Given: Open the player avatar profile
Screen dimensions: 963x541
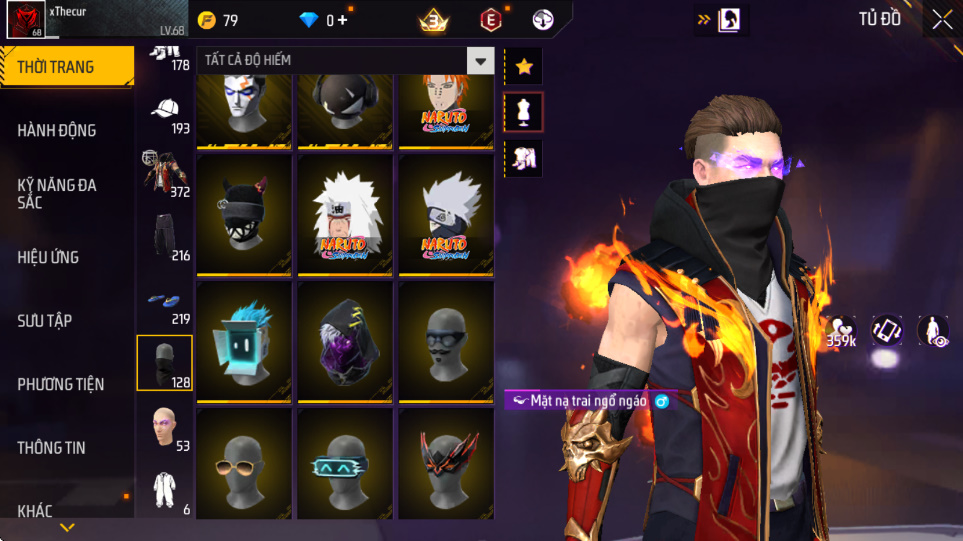Looking at the screenshot, I should point(24,20).
